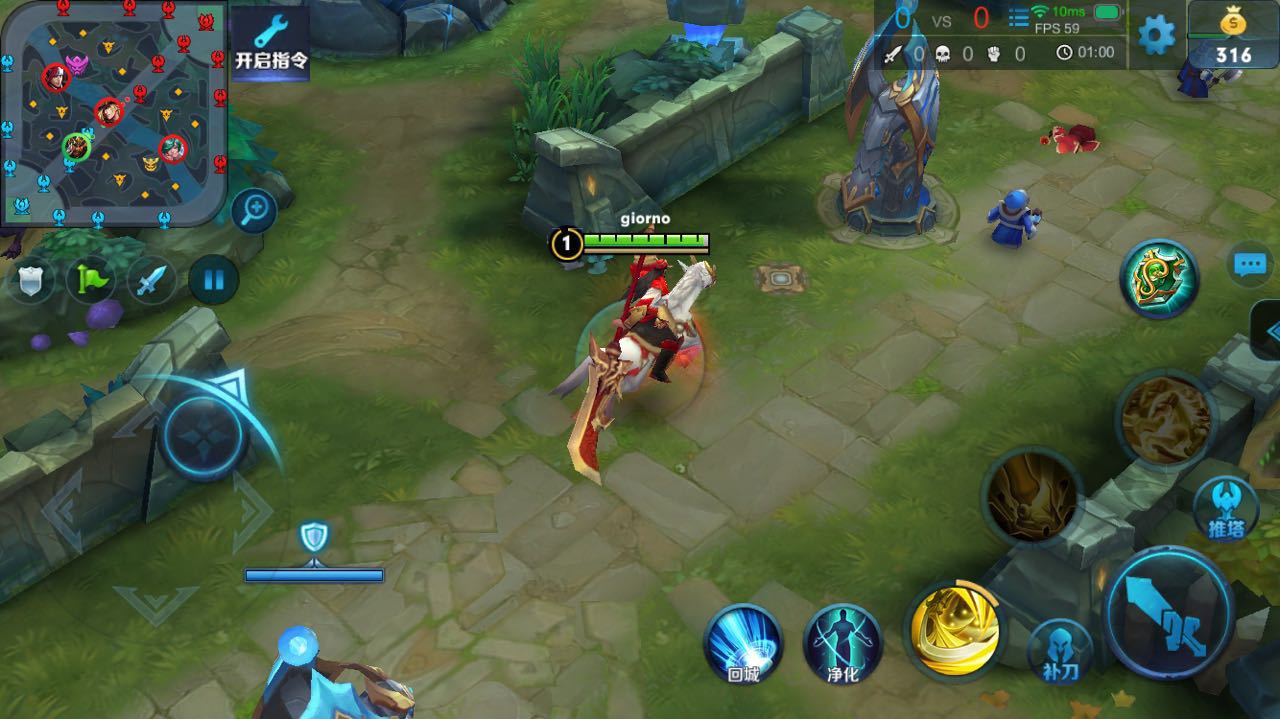Buy the recommended green equipment item
The width and height of the screenshot is (1280, 719).
click(x=1159, y=279)
